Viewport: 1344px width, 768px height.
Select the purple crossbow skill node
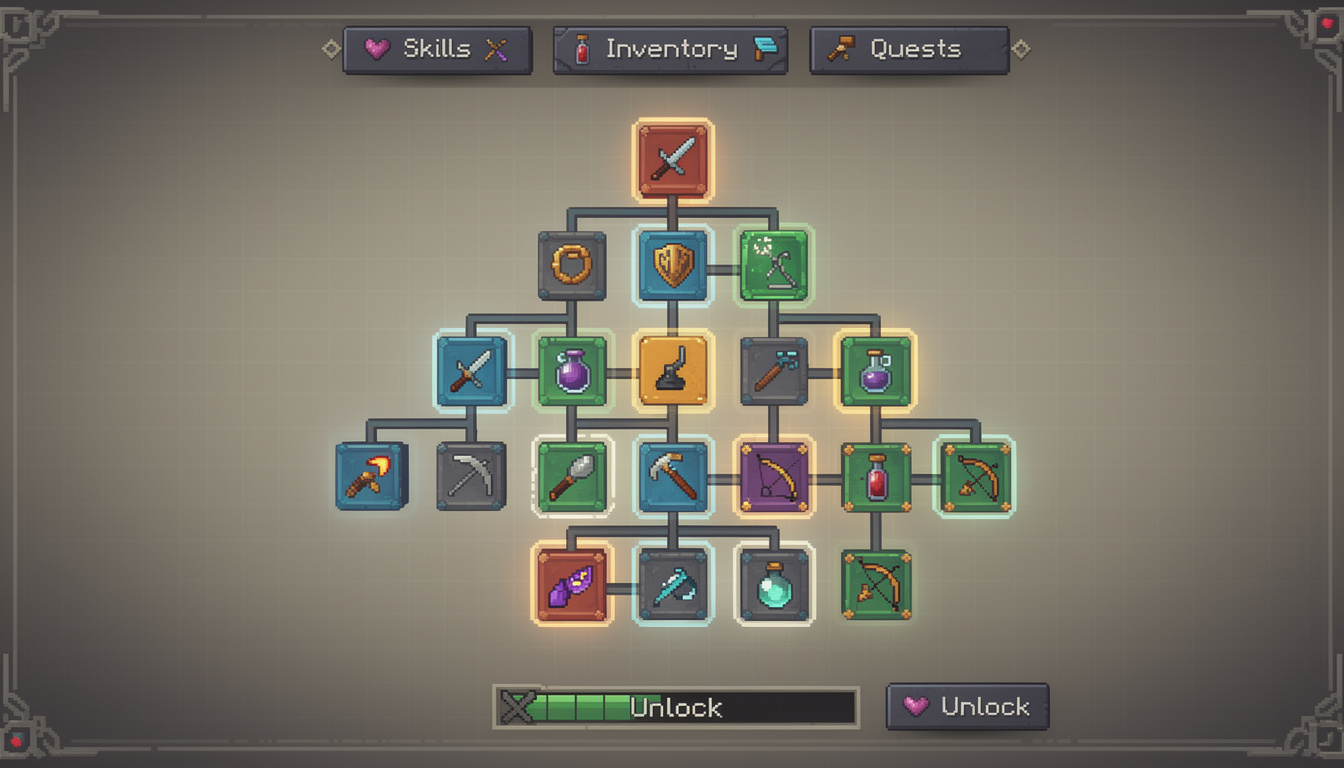(772, 478)
